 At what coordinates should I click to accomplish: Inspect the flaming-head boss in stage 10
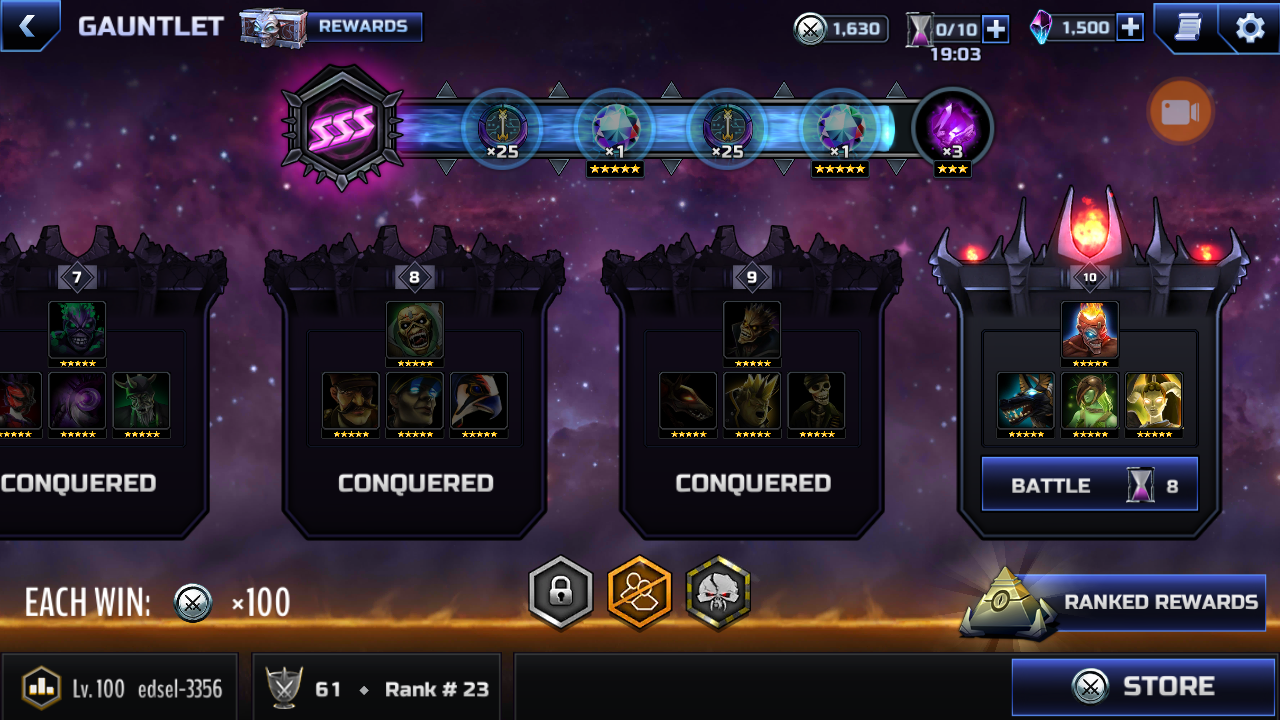(x=1089, y=331)
